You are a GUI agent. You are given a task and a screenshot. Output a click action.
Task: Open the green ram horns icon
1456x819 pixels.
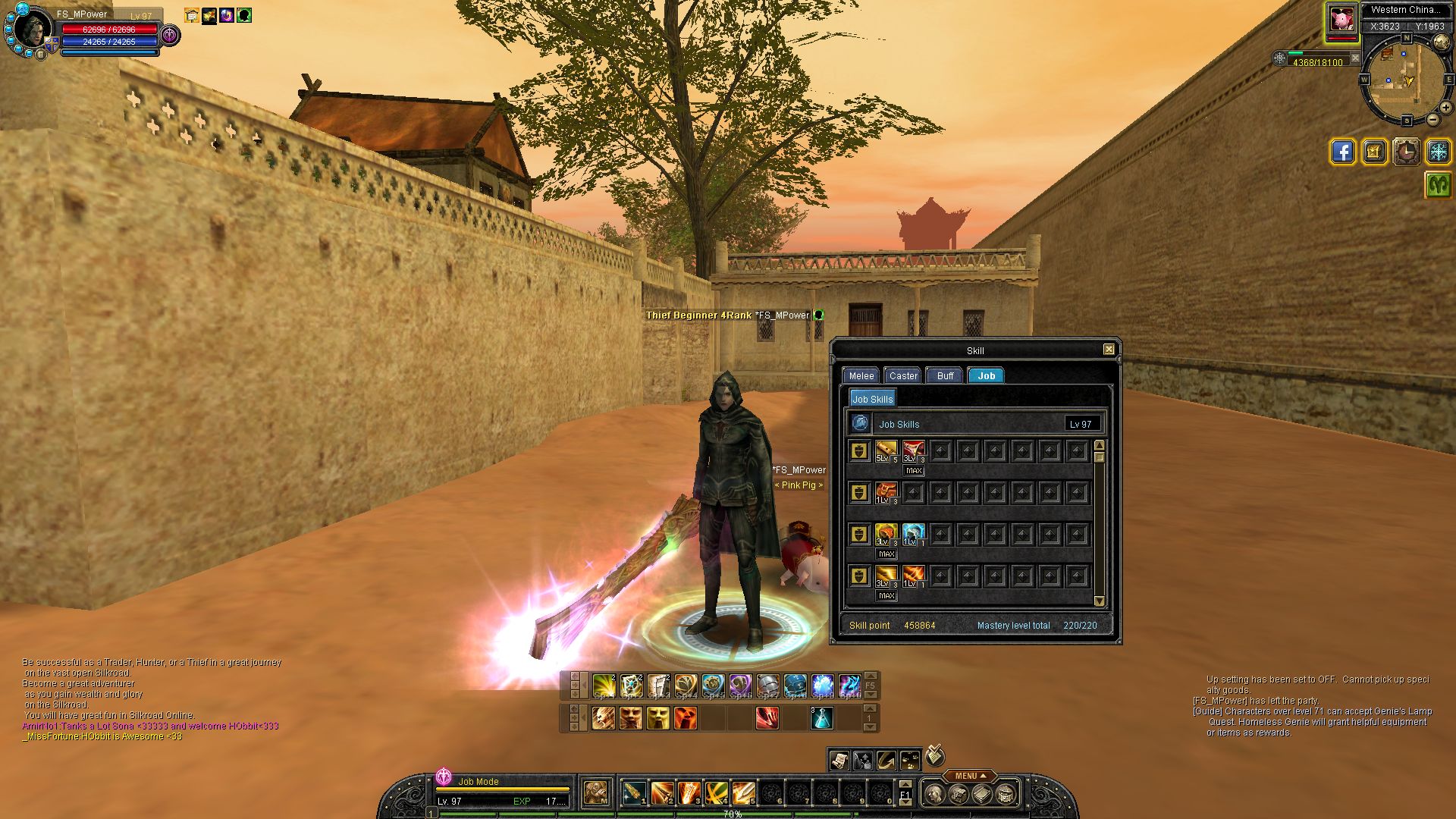[x=1438, y=184]
